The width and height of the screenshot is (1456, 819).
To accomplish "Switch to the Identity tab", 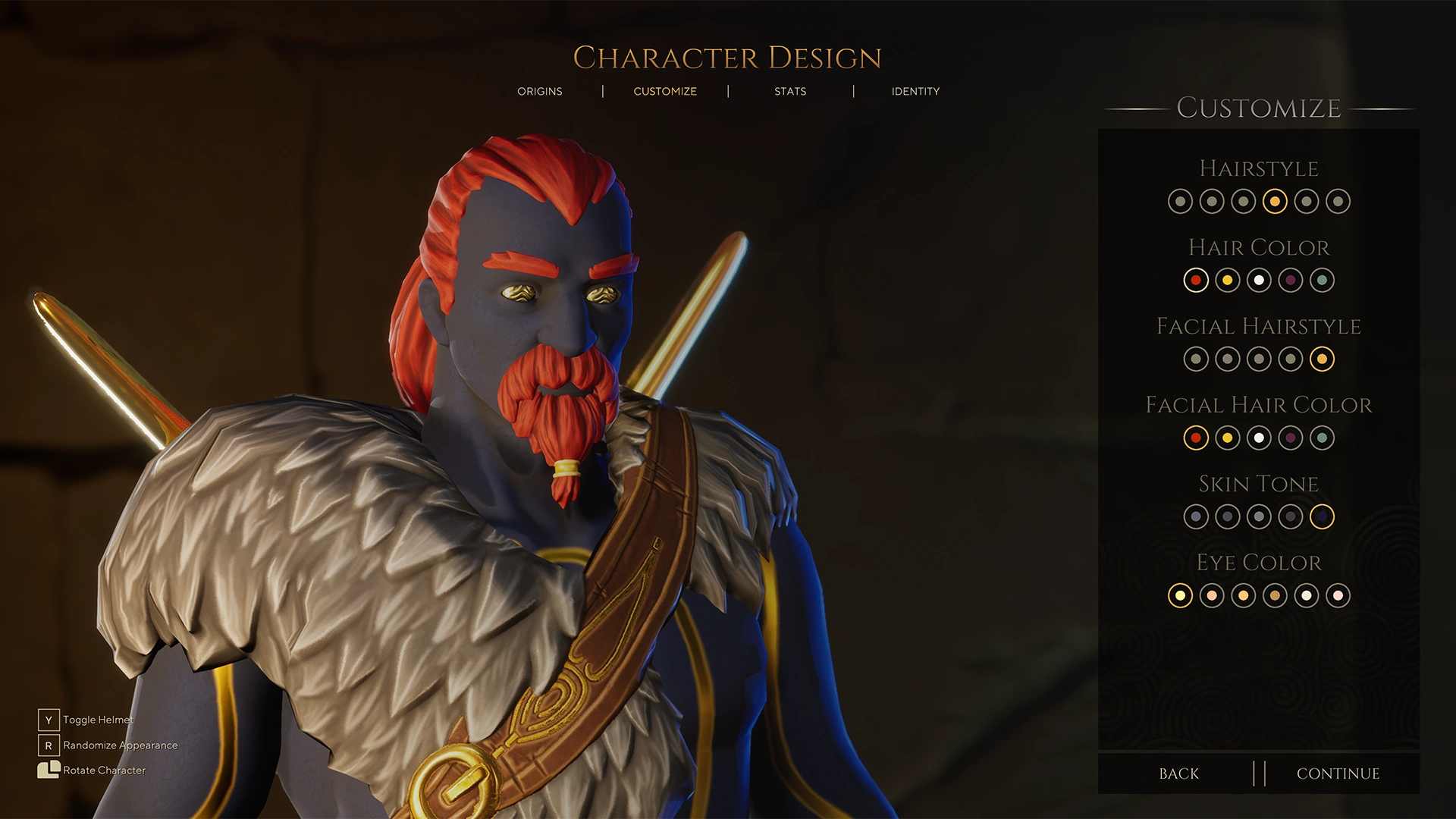I will click(x=915, y=91).
